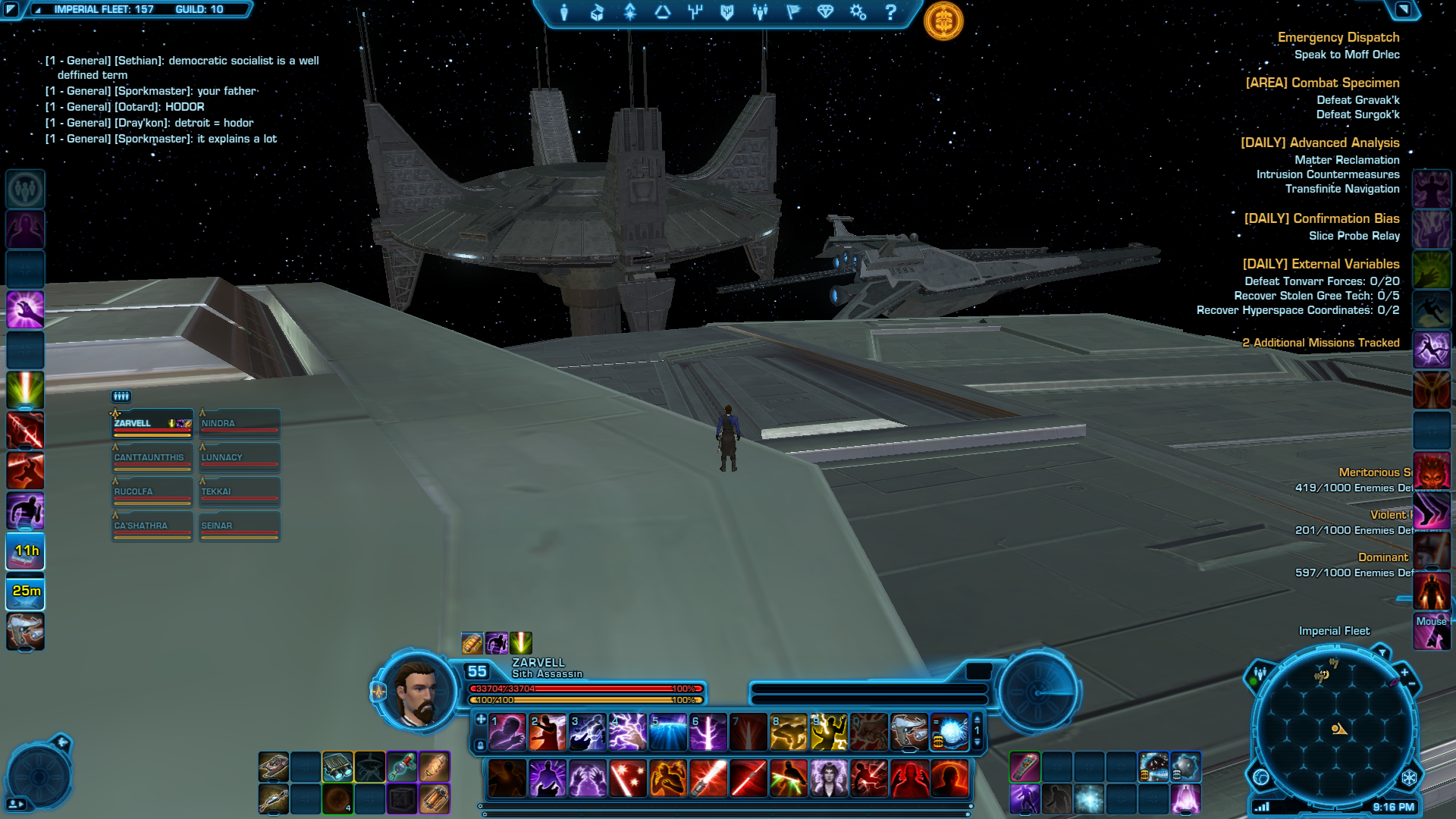Open the Help question mark icon
The image size is (1456, 819).
pos(891,12)
